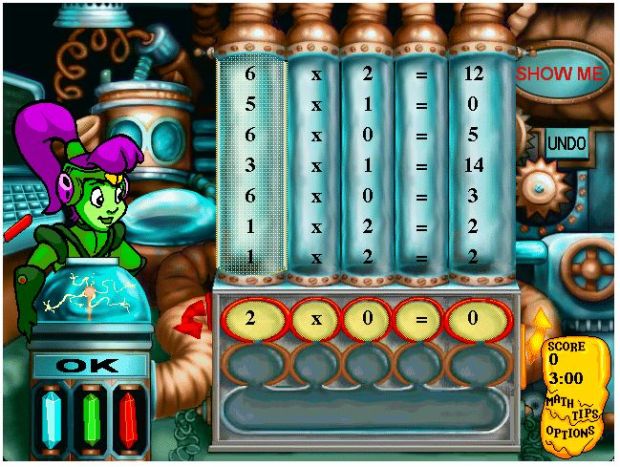
Task: Click the tray slot holding the x sign
Action: point(315,320)
